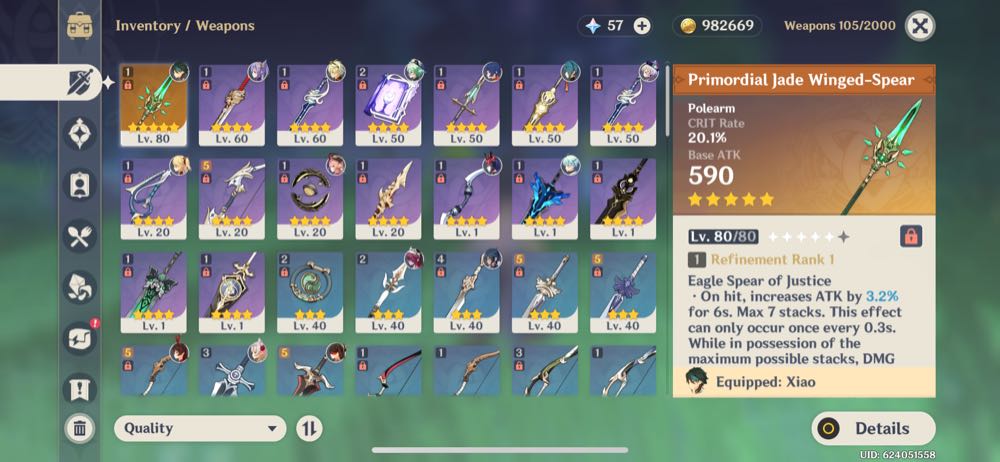Click the trash can destroy button
The width and height of the screenshot is (1000, 462).
point(80,429)
